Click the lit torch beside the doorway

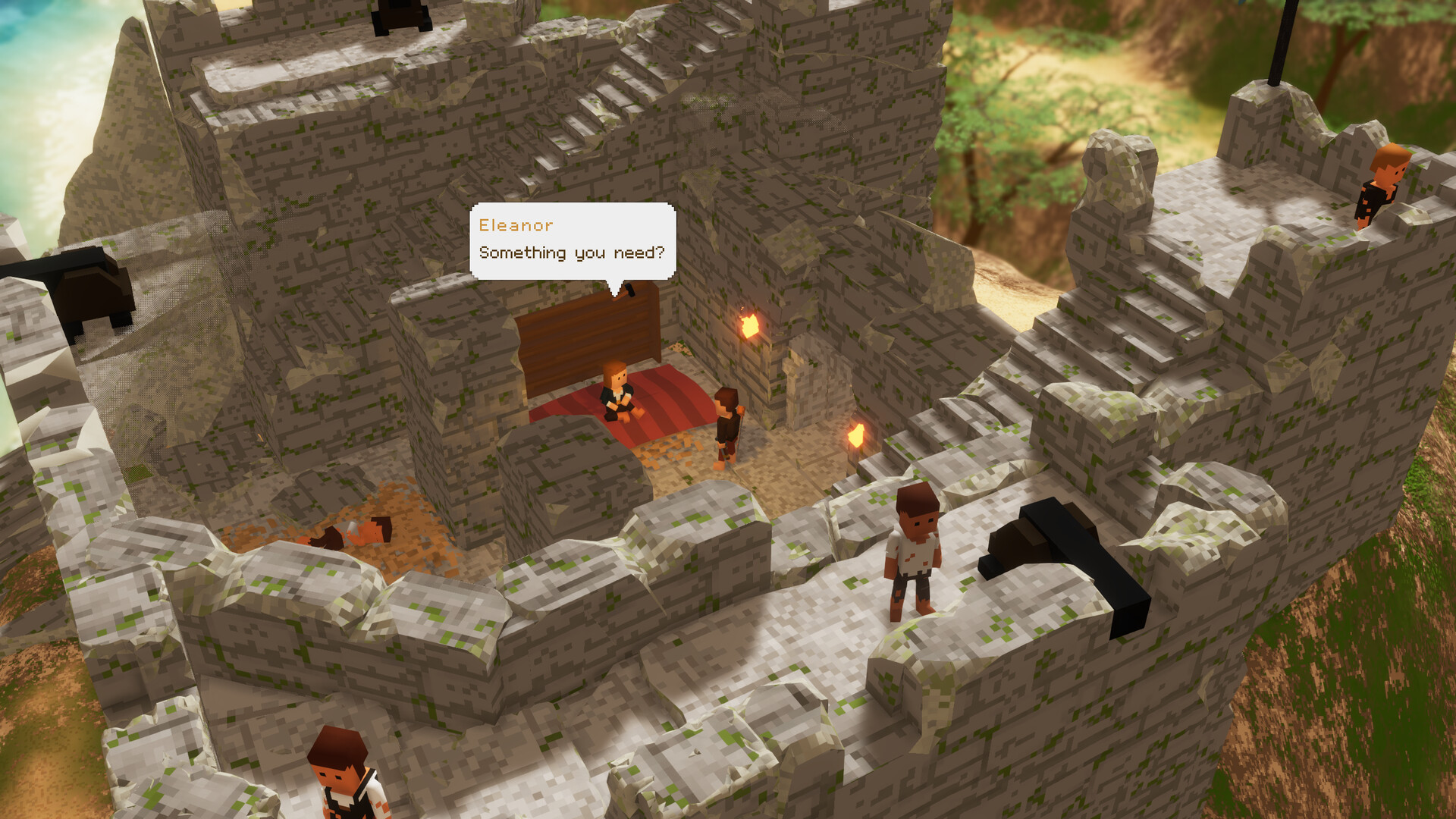click(x=749, y=325)
